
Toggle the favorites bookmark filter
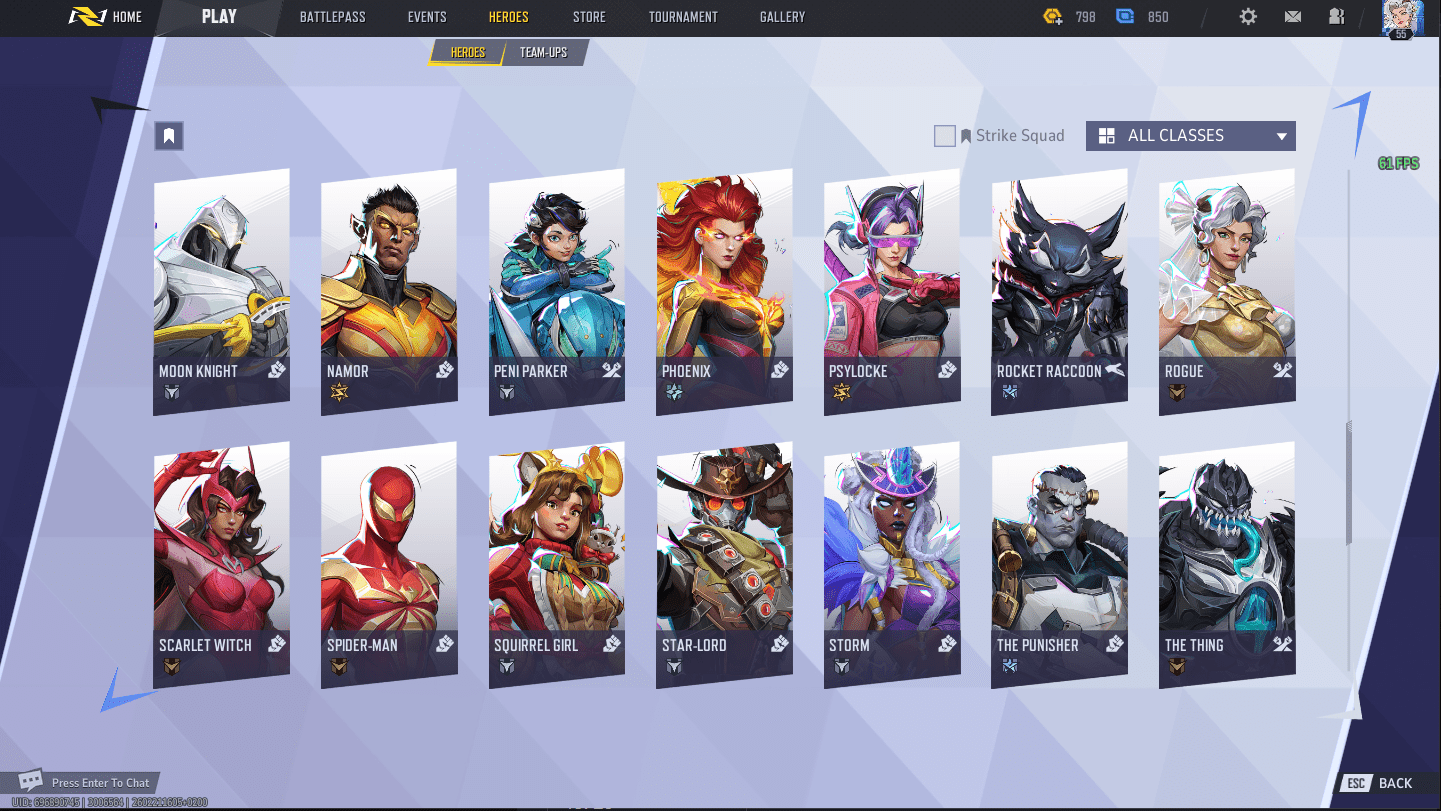(168, 135)
